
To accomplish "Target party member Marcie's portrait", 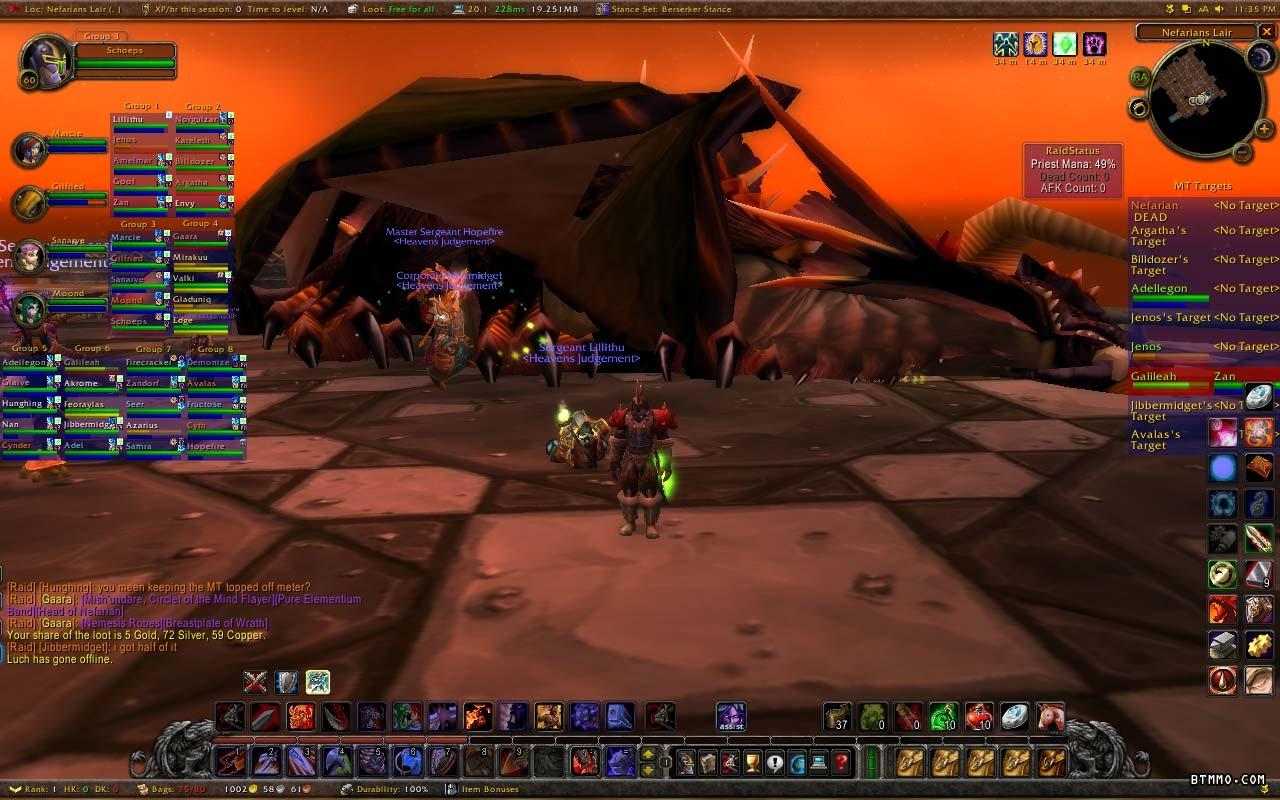I will tap(29, 150).
